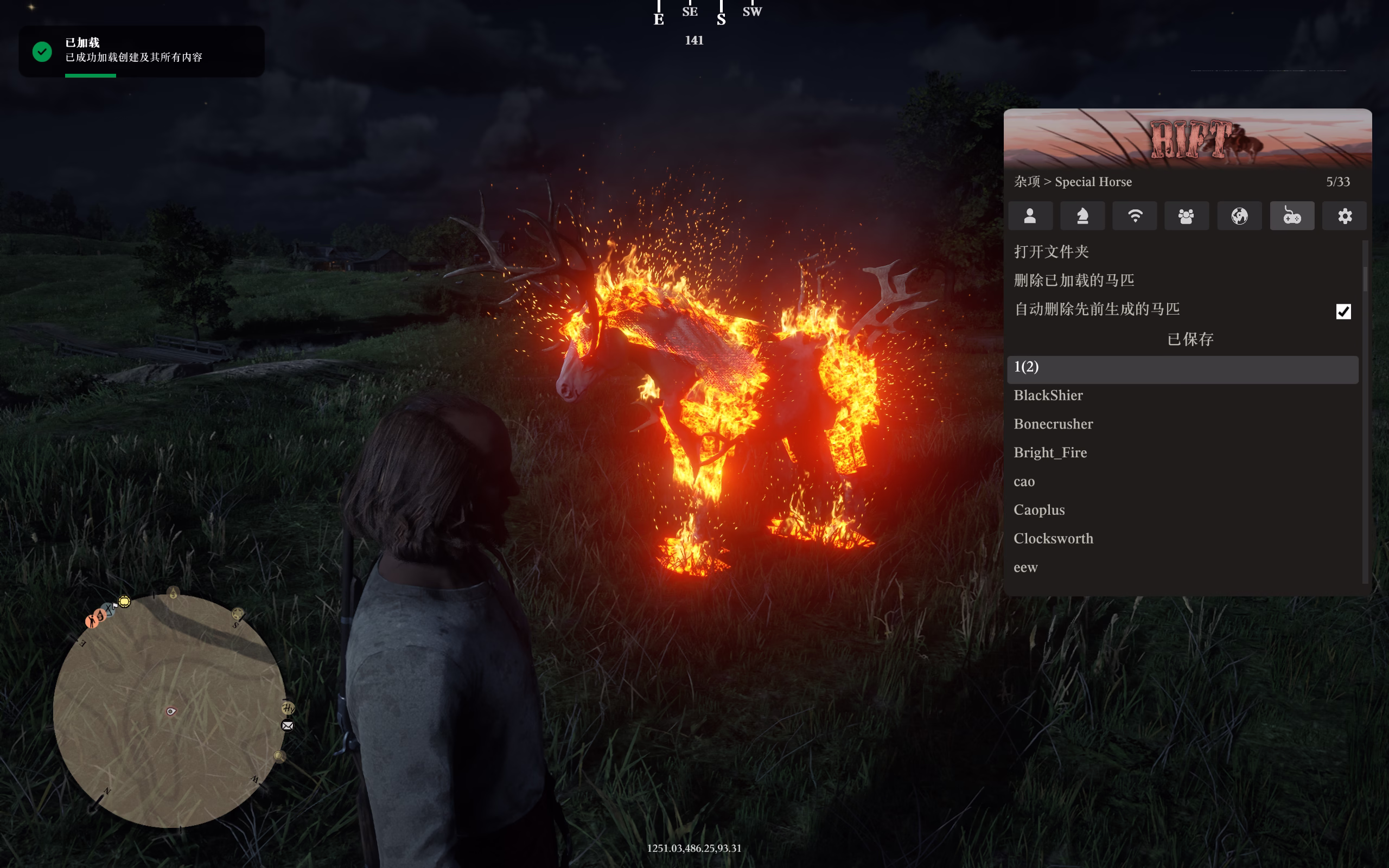
Task: Choose the Bright_Fire saved horse
Action: (1050, 453)
